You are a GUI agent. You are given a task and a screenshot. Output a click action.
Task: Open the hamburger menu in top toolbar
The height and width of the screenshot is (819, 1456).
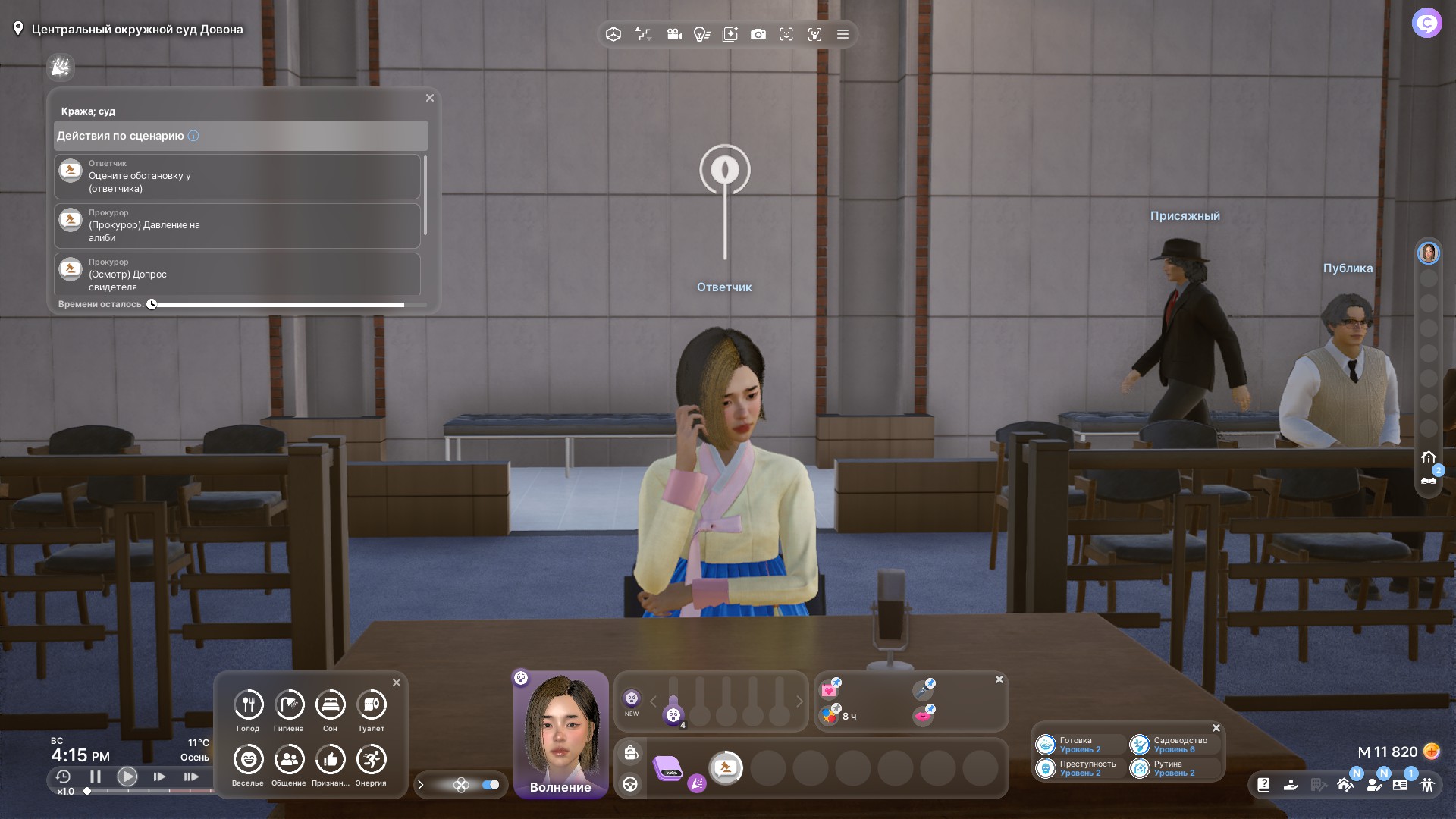(843, 35)
